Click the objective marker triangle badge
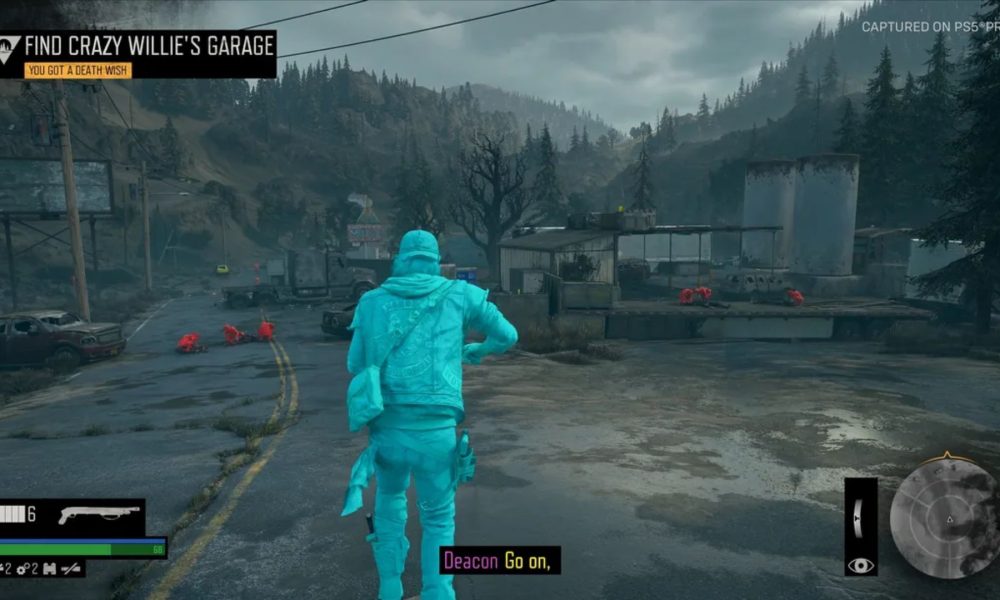The image size is (1000, 600). [x=11, y=45]
